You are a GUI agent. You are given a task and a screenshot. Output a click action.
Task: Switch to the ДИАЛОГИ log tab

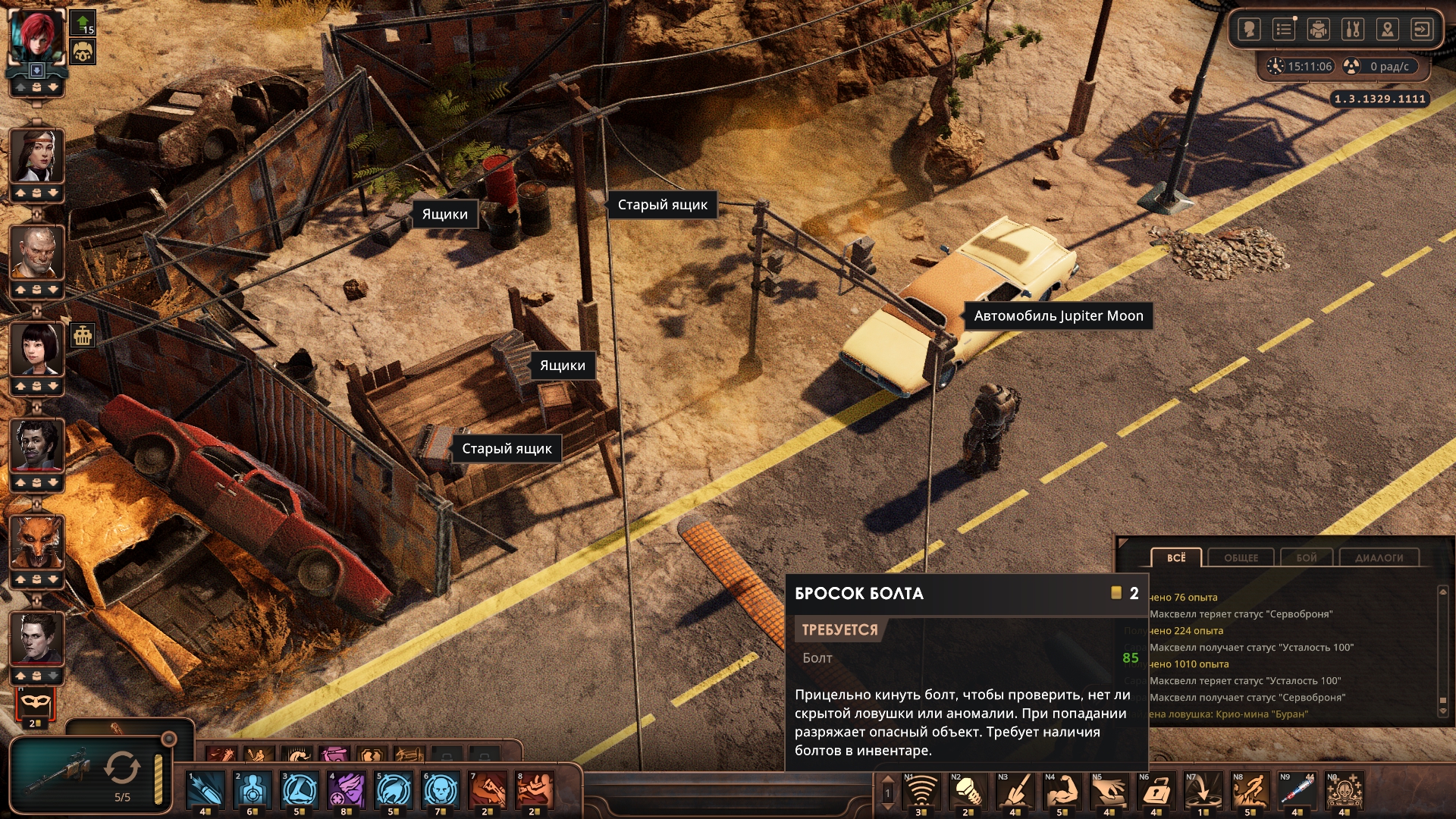click(x=1379, y=557)
